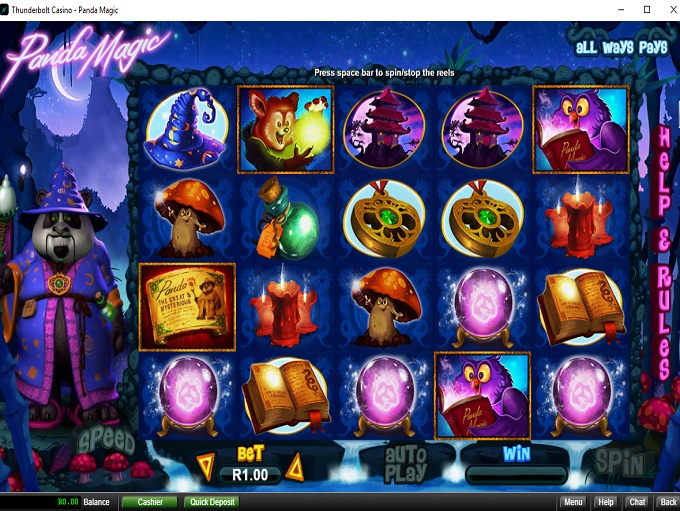Viewport: 680px width, 511px height.
Task: Close the Thunderbolt Casino window
Action: [661, 9]
